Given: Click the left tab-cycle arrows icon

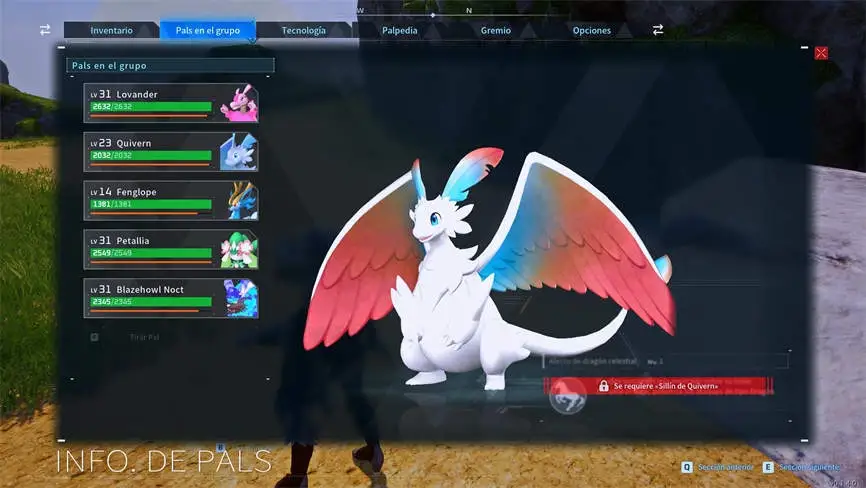Looking at the screenshot, I should point(45,30).
